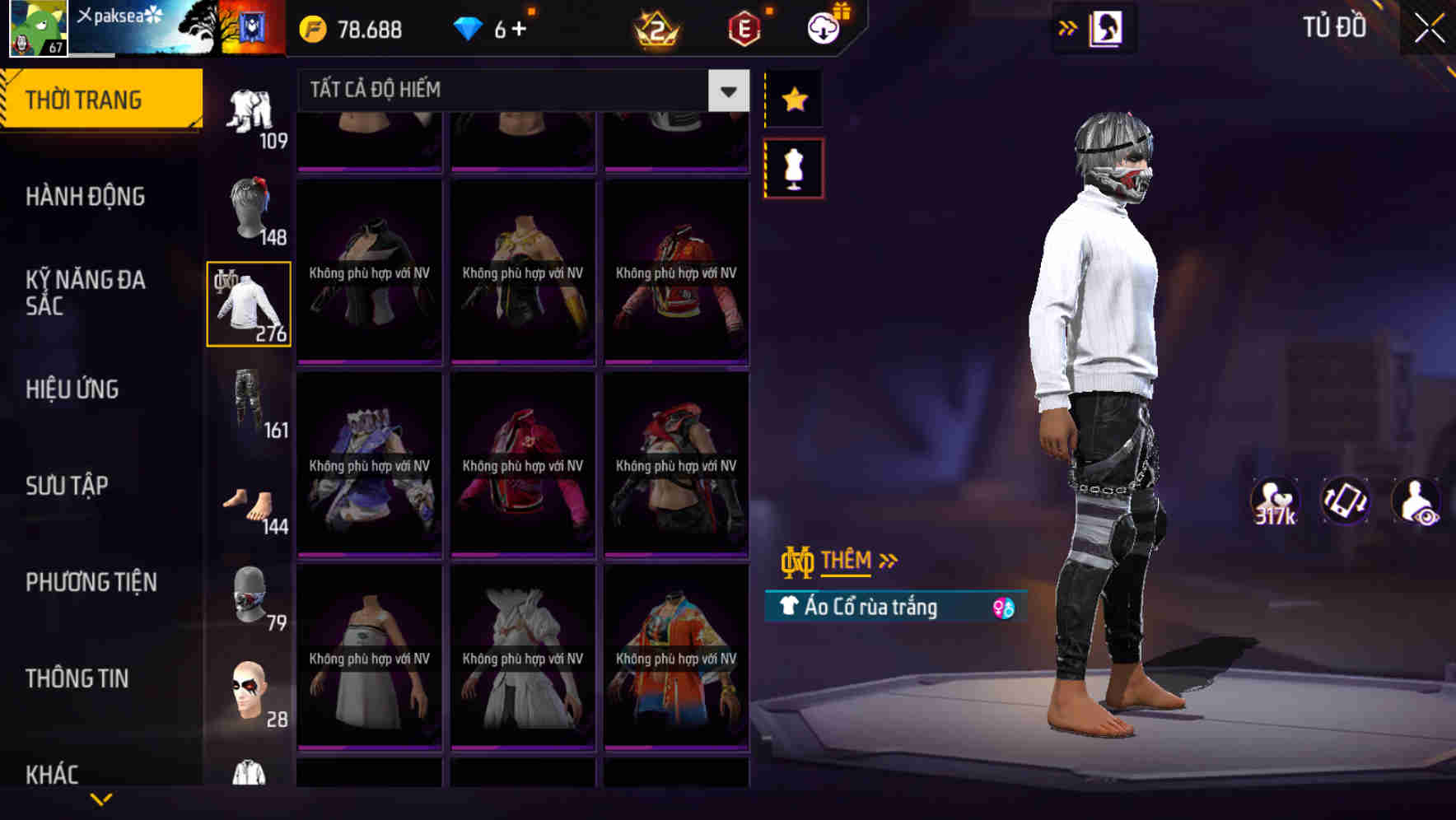The width and height of the screenshot is (1456, 820).
Task: Expand the THÊM section with double arrows
Action: coord(851,561)
